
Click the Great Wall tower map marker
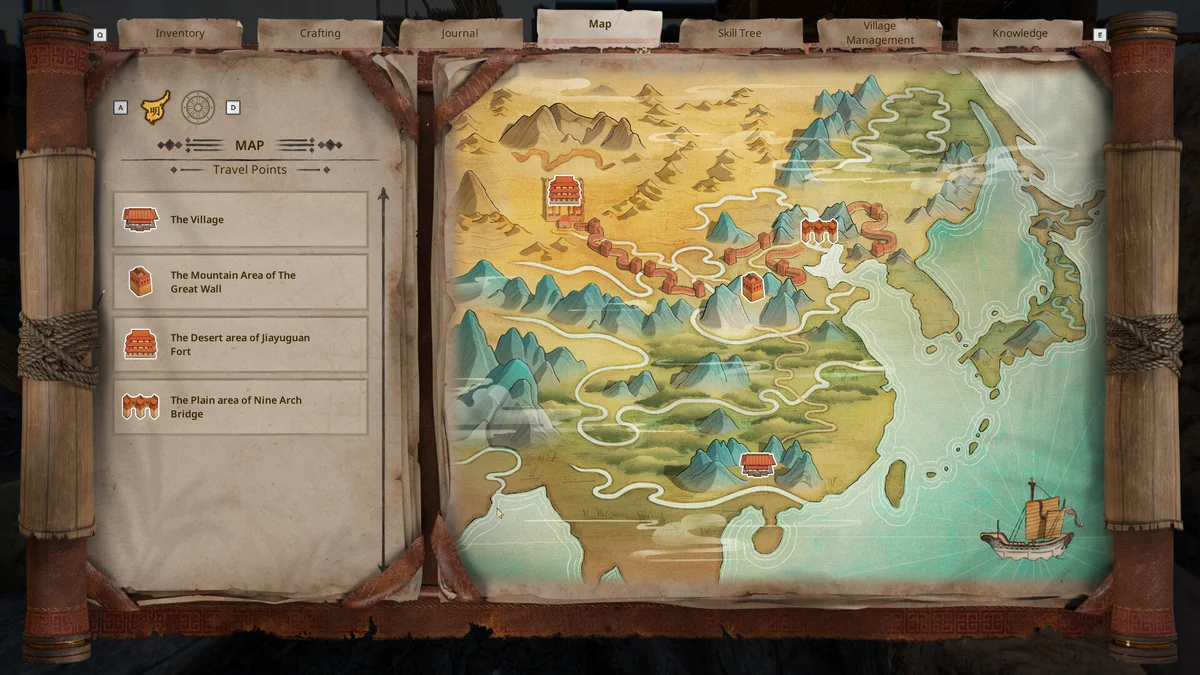[x=753, y=286]
